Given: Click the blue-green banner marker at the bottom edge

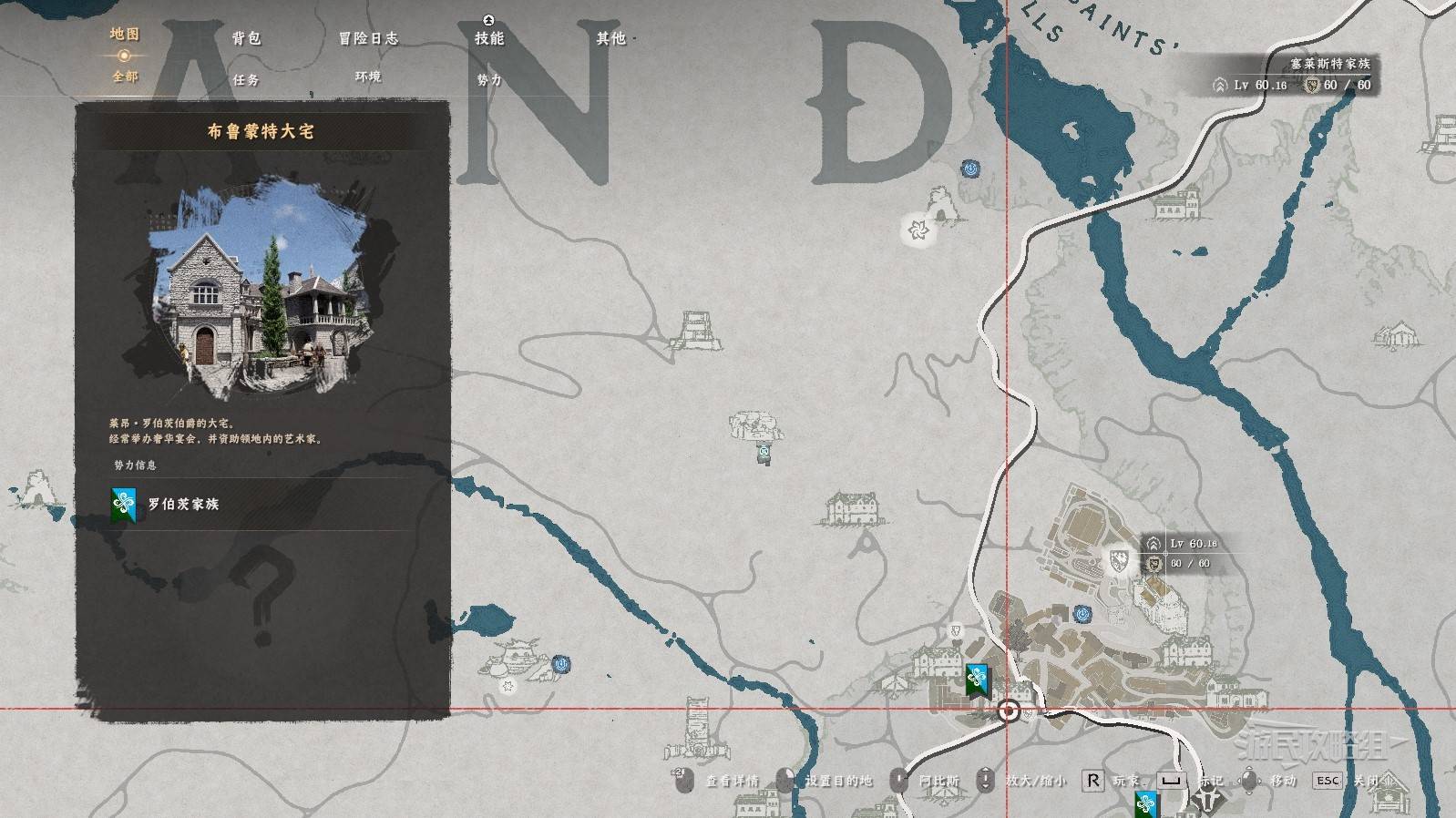Looking at the screenshot, I should click(1146, 804).
